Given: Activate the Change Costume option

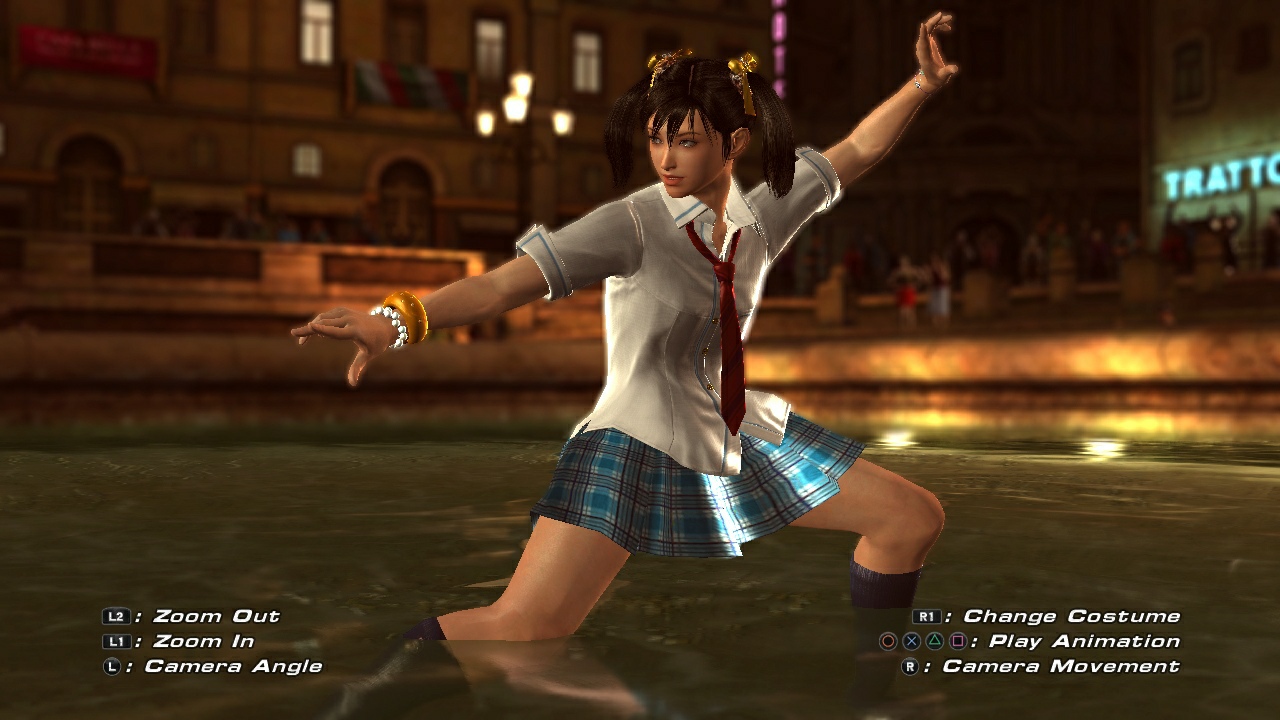Looking at the screenshot, I should pyautogui.click(x=1070, y=614).
